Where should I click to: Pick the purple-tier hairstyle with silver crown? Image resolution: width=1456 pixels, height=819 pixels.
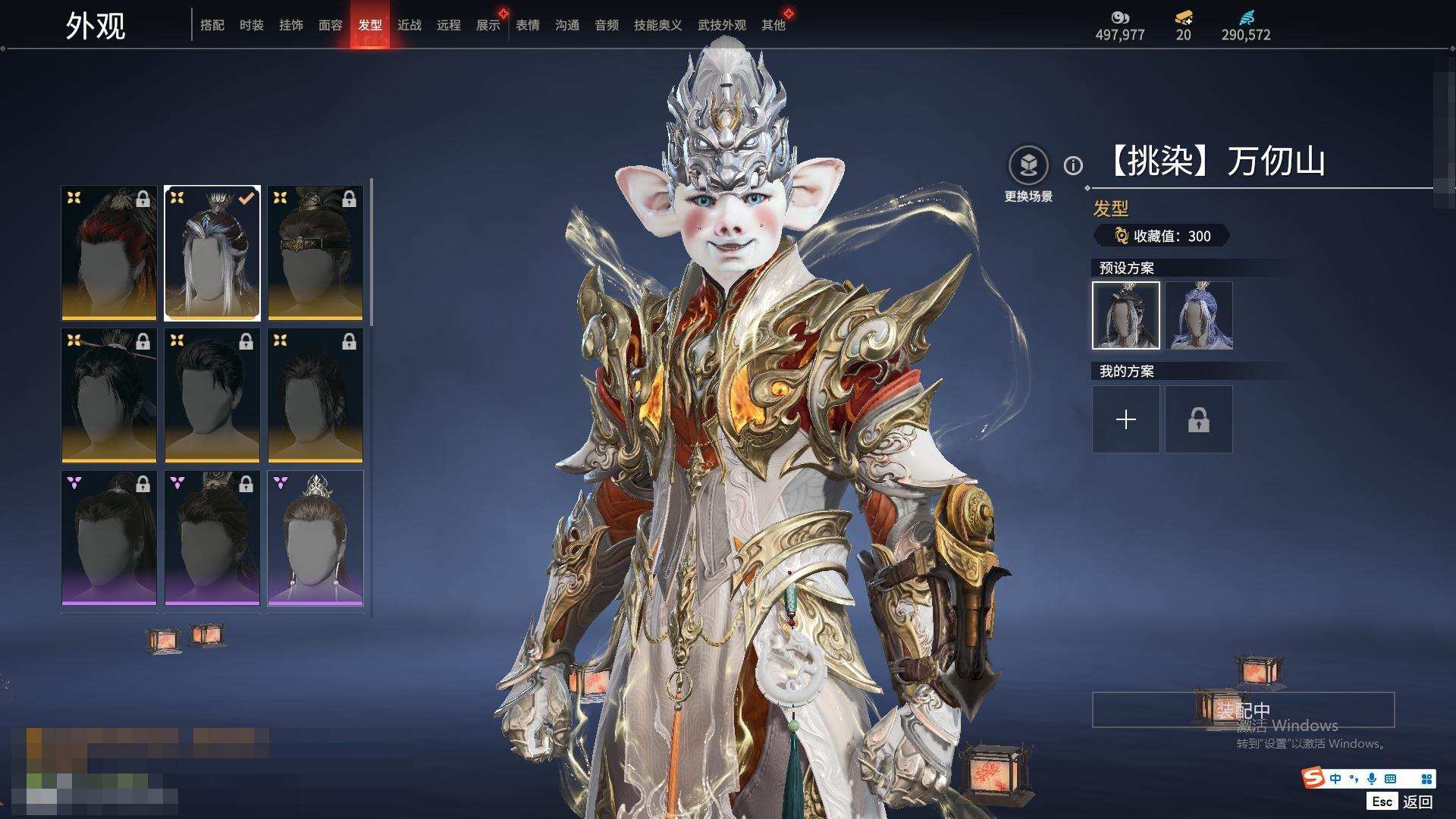pos(315,538)
